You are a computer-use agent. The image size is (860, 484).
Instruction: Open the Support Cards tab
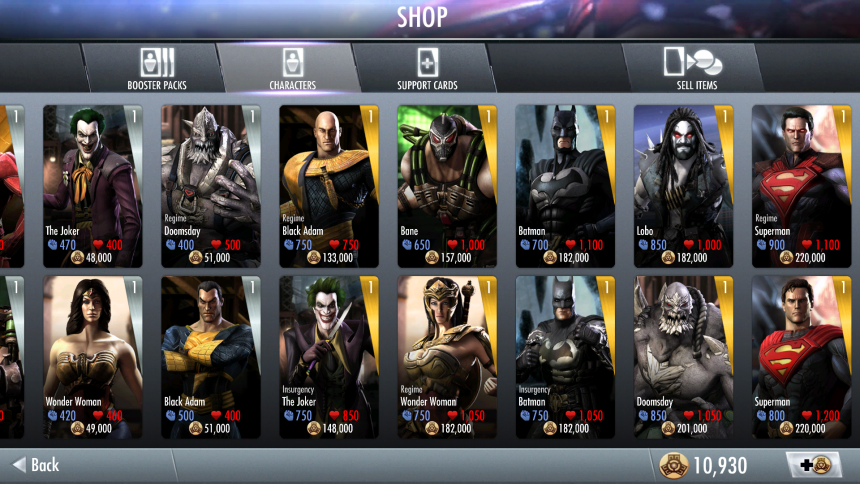pos(426,68)
